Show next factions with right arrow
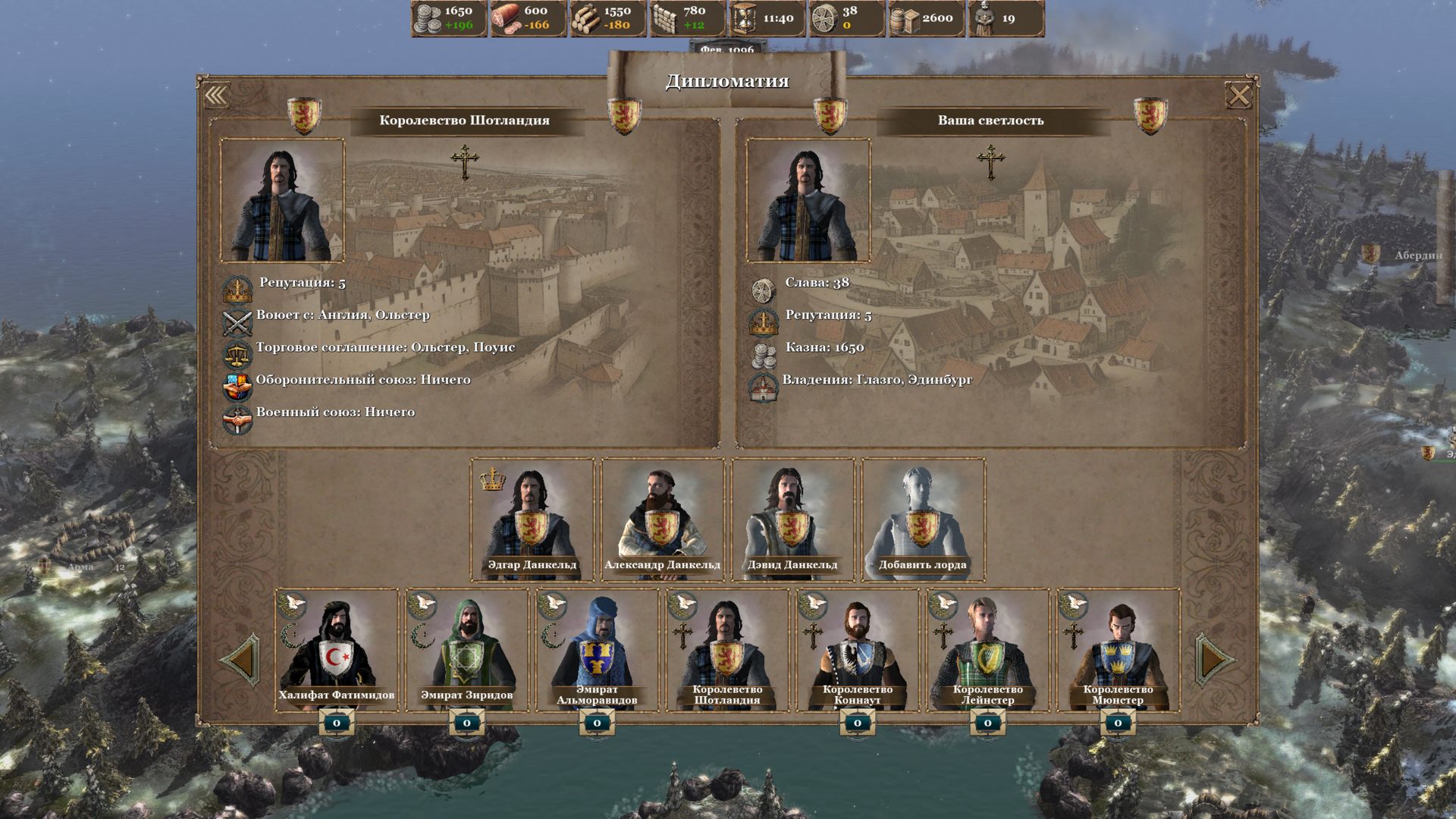The image size is (1456, 819). (1214, 661)
